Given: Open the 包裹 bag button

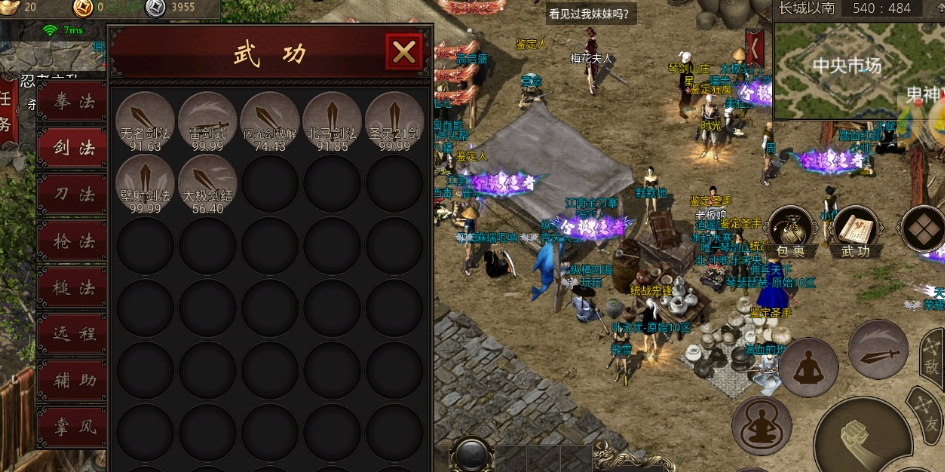Looking at the screenshot, I should click(790, 232).
